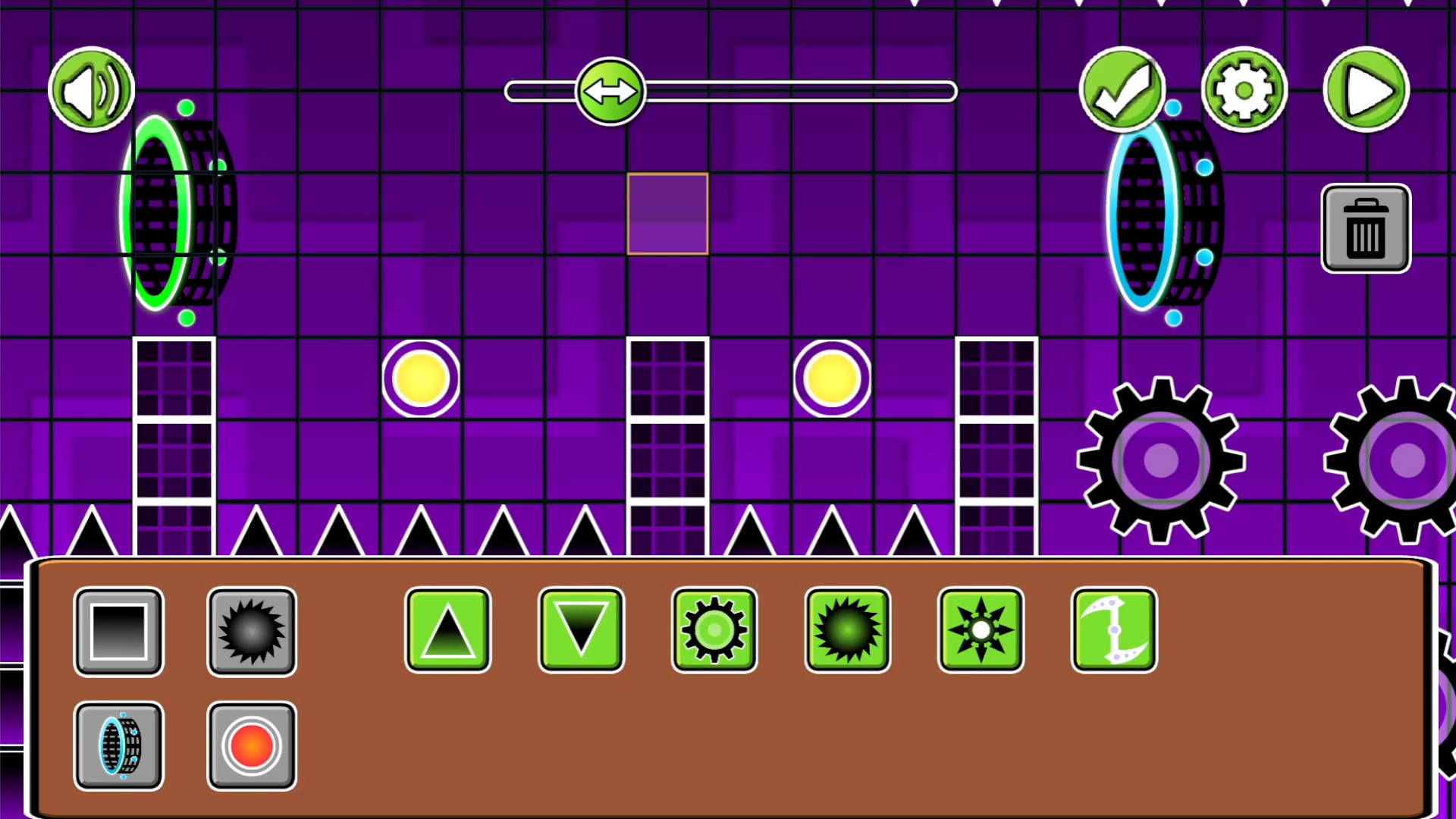Select the downward spike object

click(581, 629)
